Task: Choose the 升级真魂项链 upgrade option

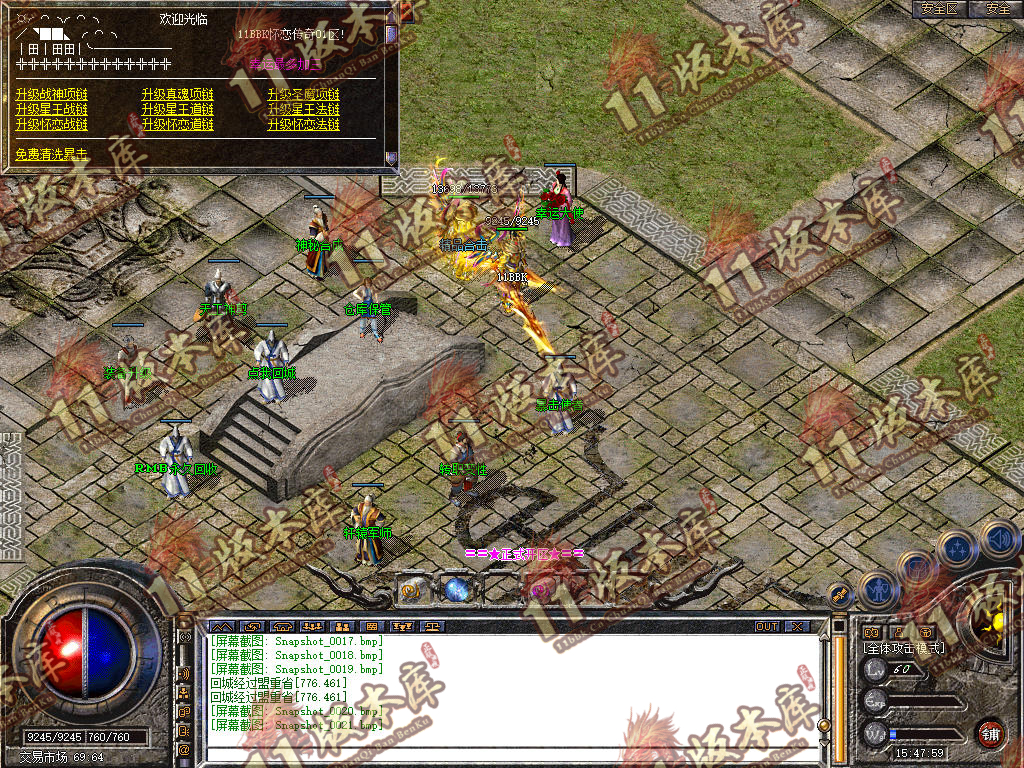Action: (178, 94)
